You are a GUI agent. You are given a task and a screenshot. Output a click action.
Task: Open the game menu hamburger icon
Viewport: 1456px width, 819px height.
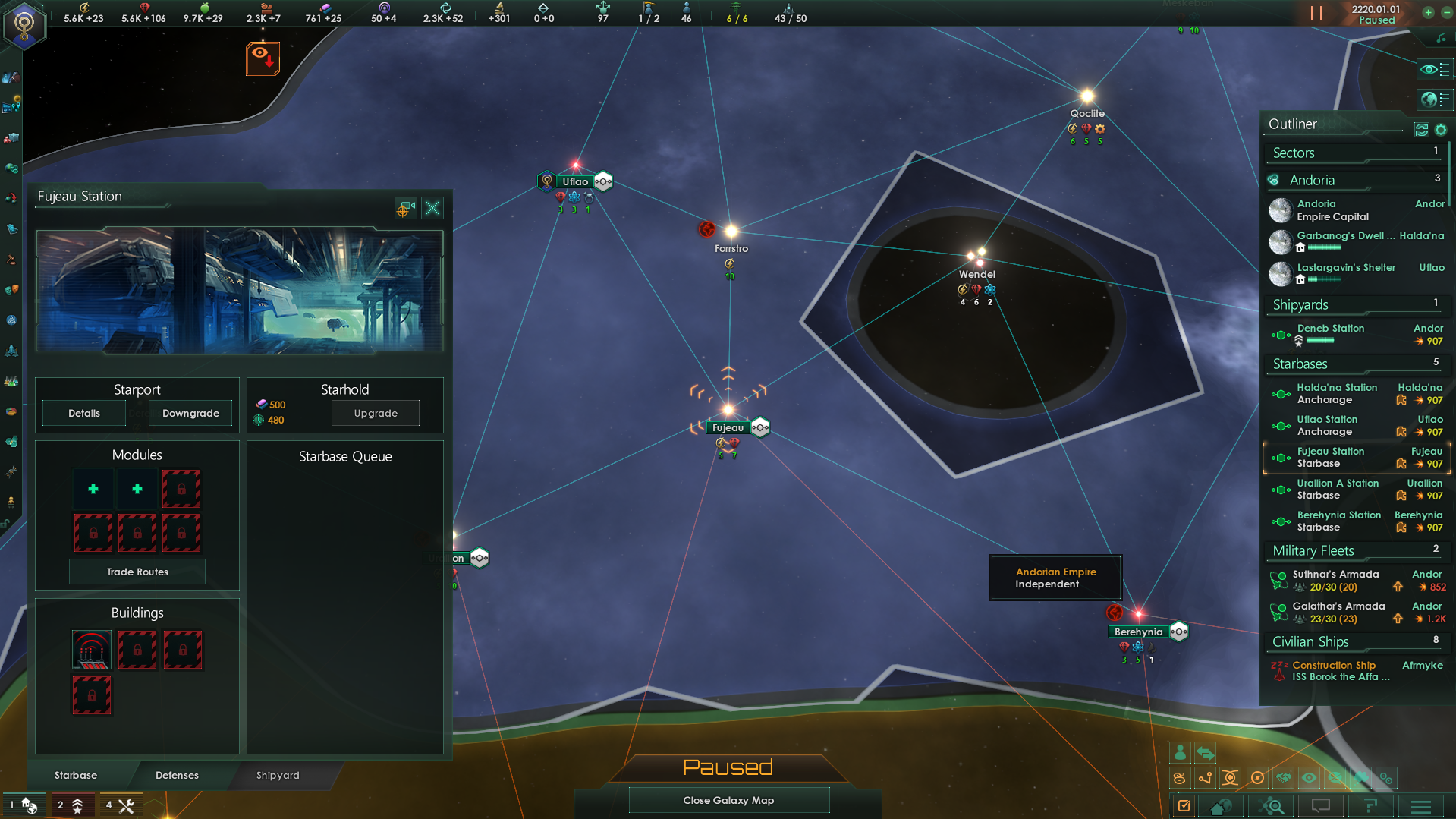tap(1421, 806)
